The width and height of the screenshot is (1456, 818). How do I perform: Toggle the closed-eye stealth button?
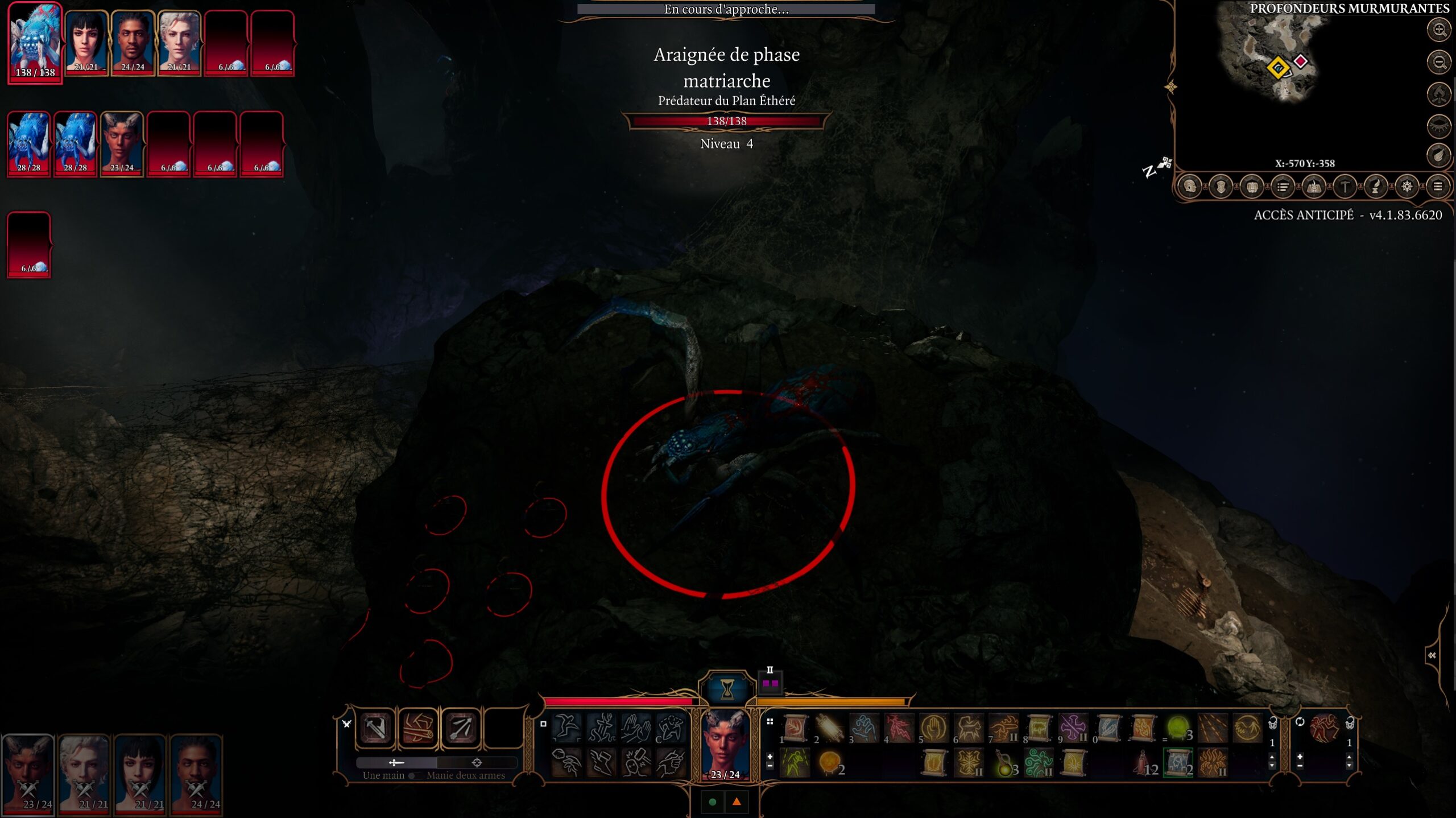1440,126
